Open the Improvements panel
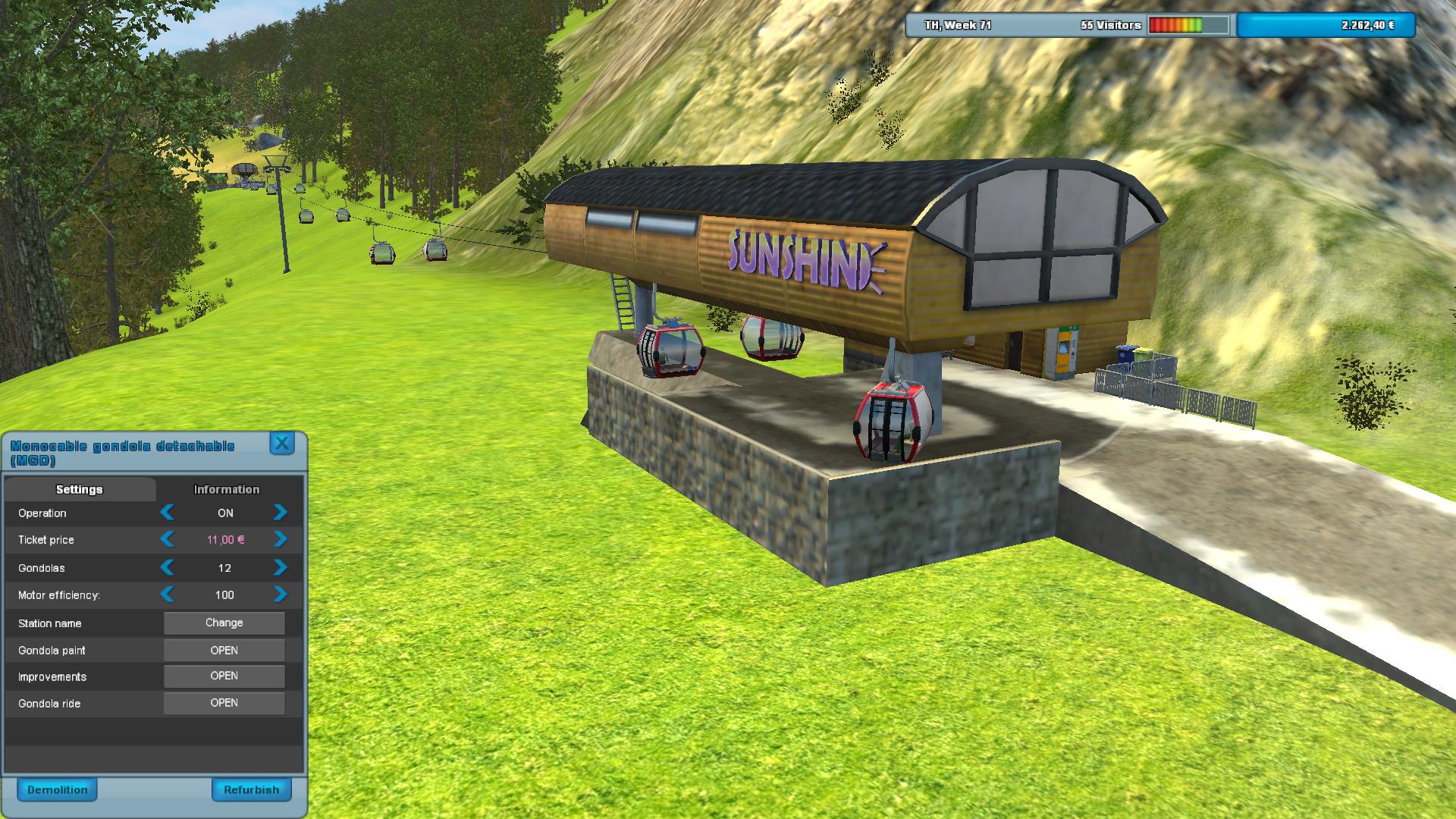The image size is (1456, 819). pos(224,676)
